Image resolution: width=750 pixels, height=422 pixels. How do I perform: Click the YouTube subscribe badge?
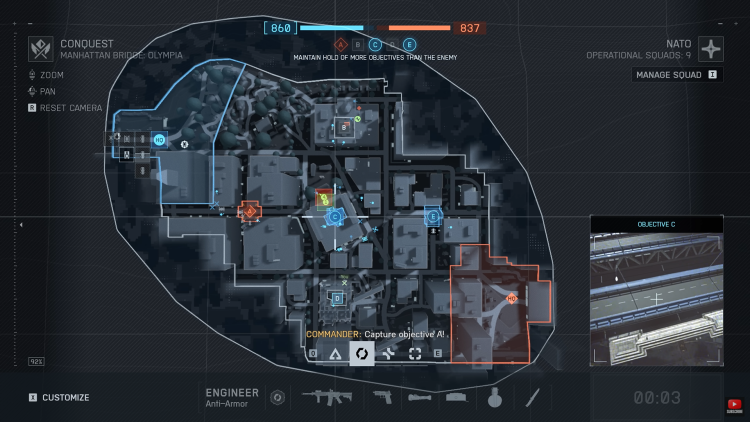[x=735, y=404]
